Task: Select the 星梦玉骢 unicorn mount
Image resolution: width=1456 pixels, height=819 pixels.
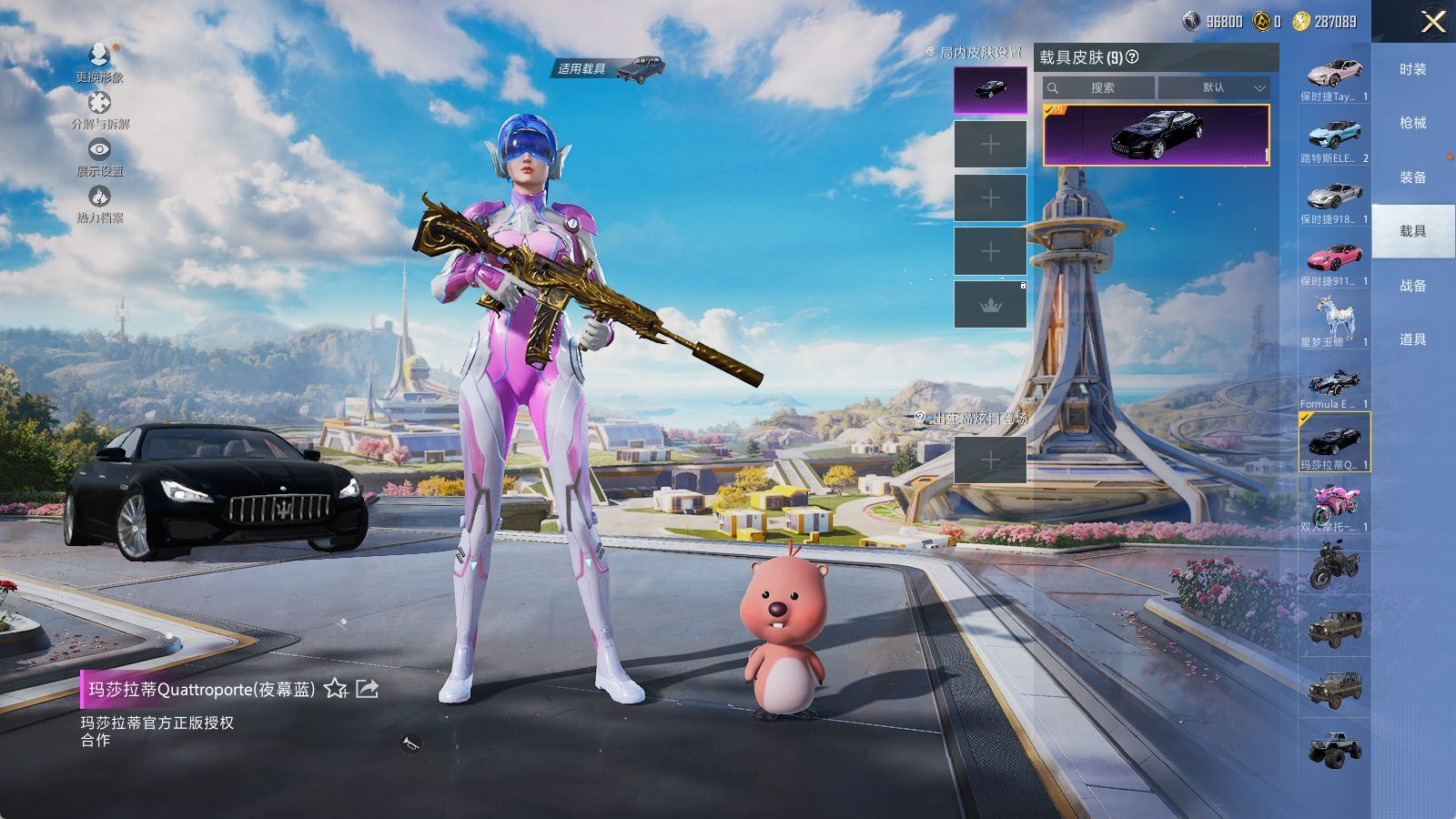Action: coord(1334,318)
